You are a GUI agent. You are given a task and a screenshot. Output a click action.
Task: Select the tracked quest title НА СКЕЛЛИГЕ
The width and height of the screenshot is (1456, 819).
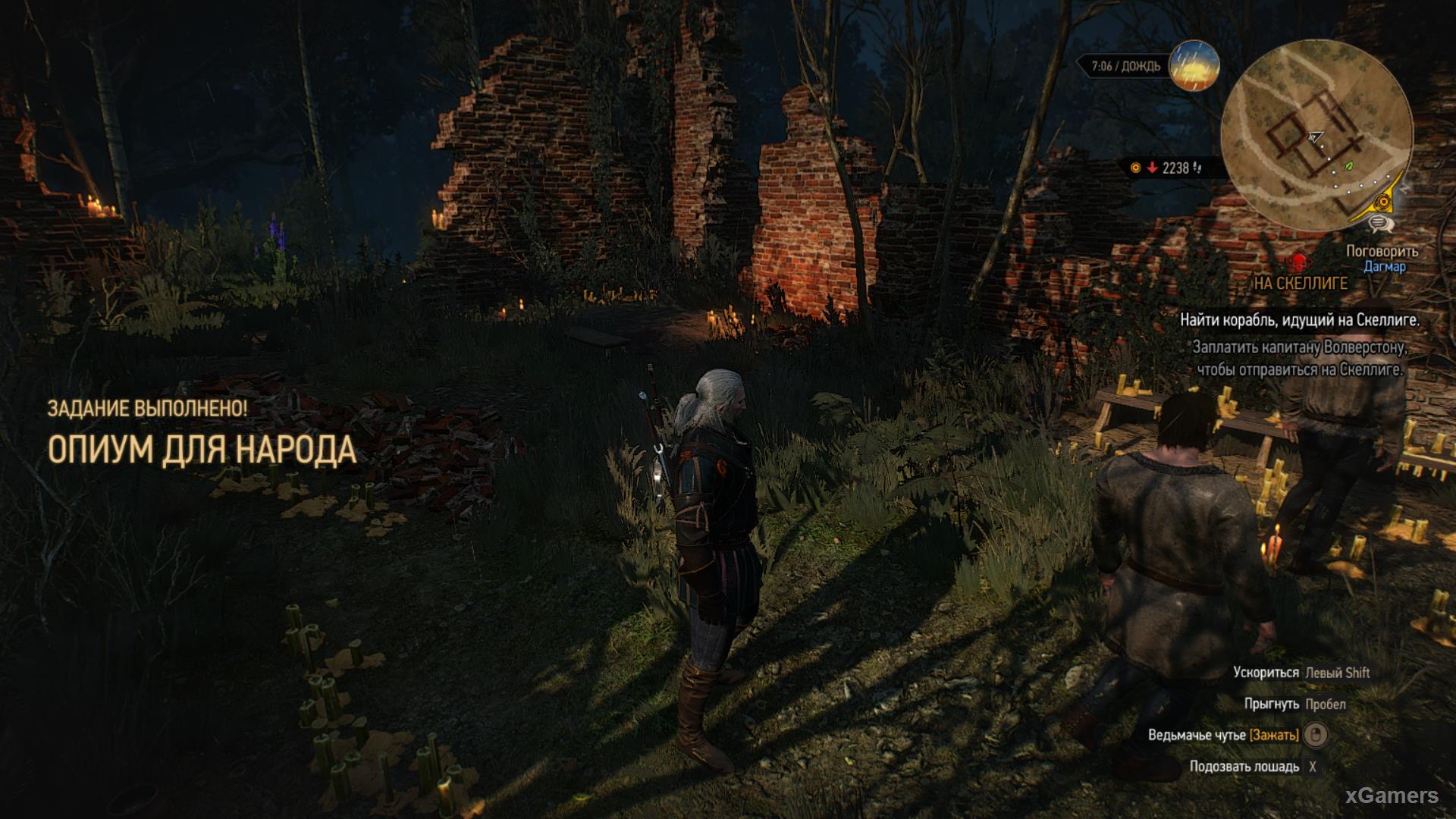1300,284
